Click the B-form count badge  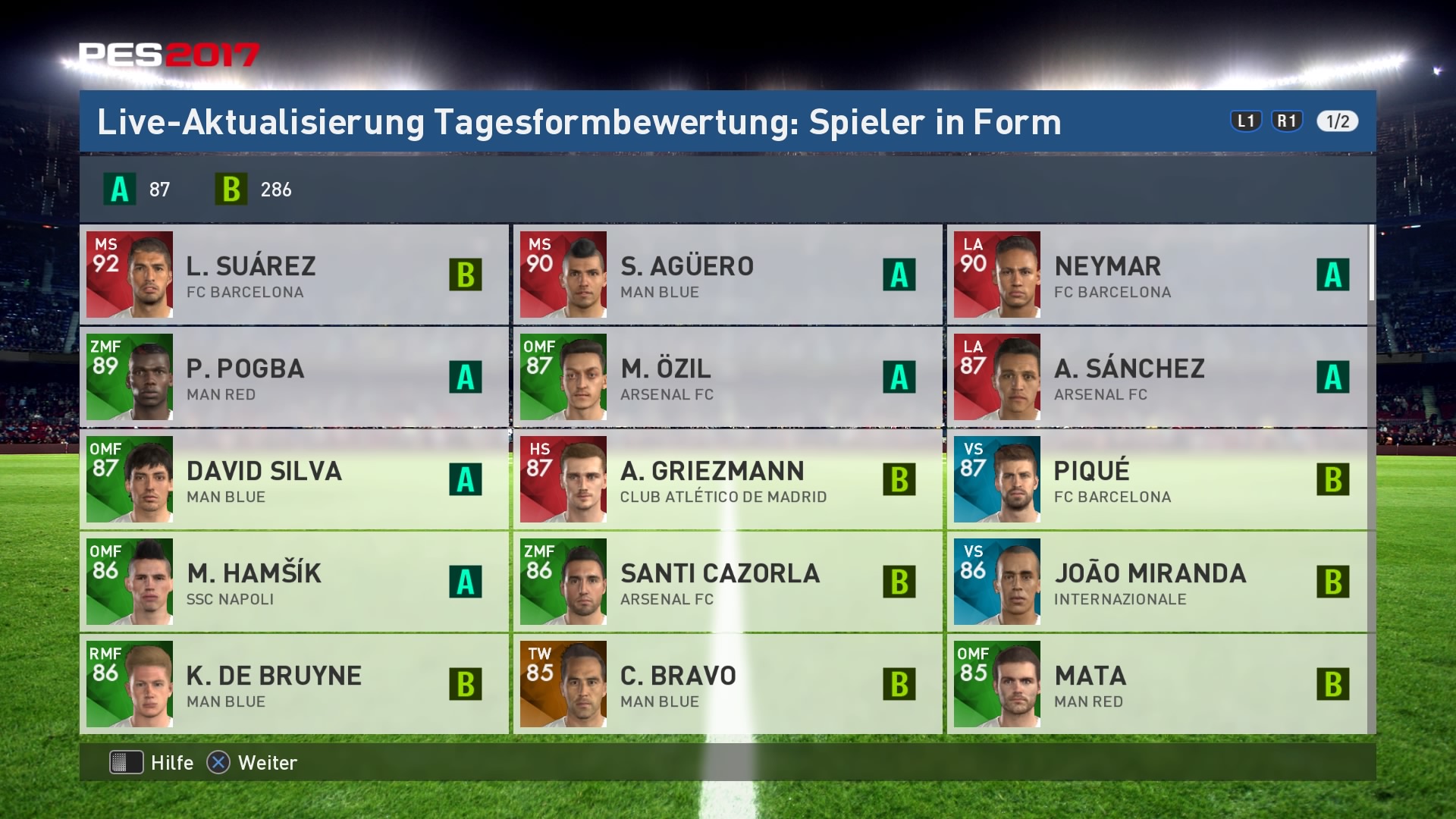(231, 190)
